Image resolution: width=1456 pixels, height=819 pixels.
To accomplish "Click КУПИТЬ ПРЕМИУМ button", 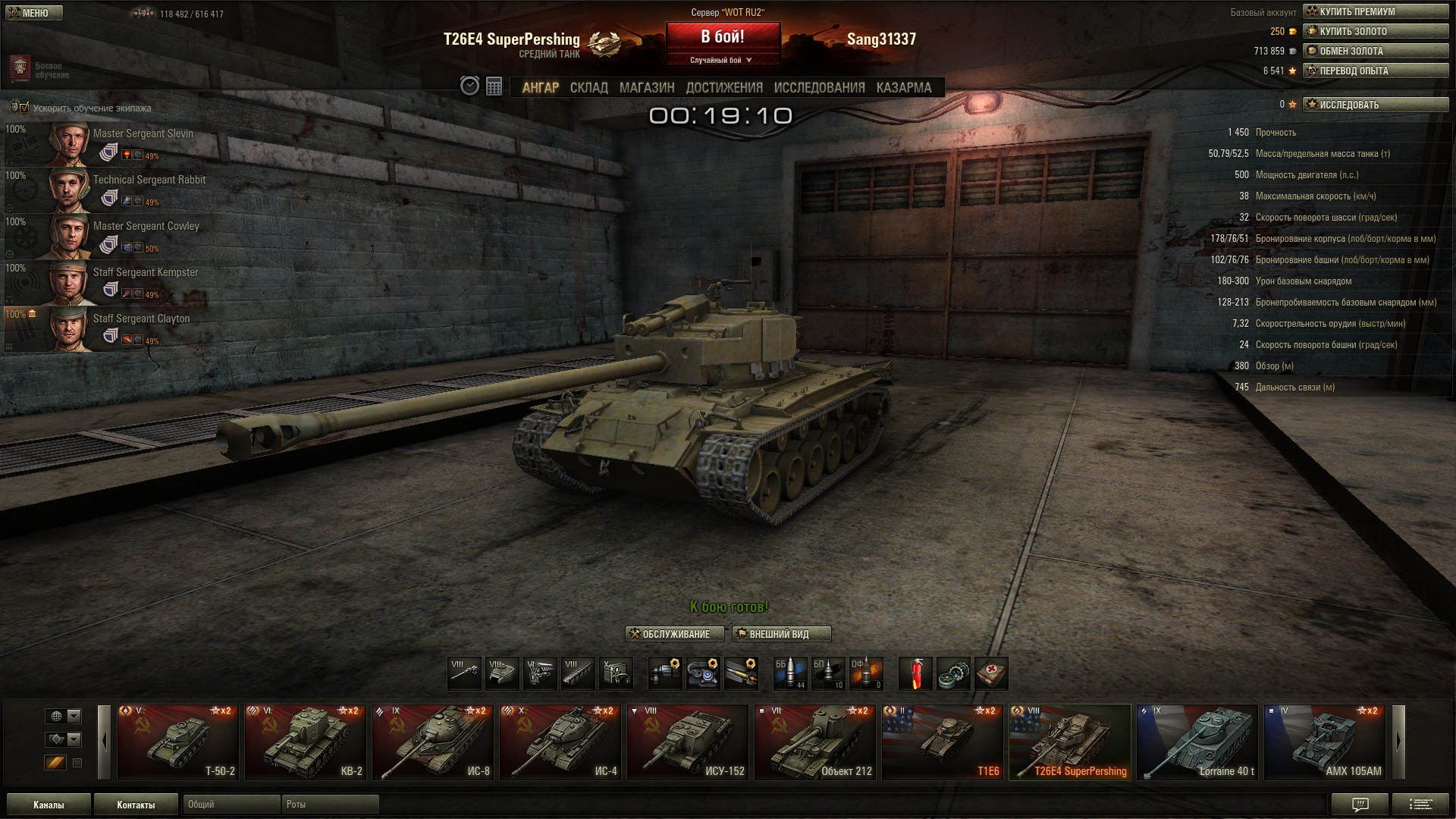I will [x=1375, y=11].
